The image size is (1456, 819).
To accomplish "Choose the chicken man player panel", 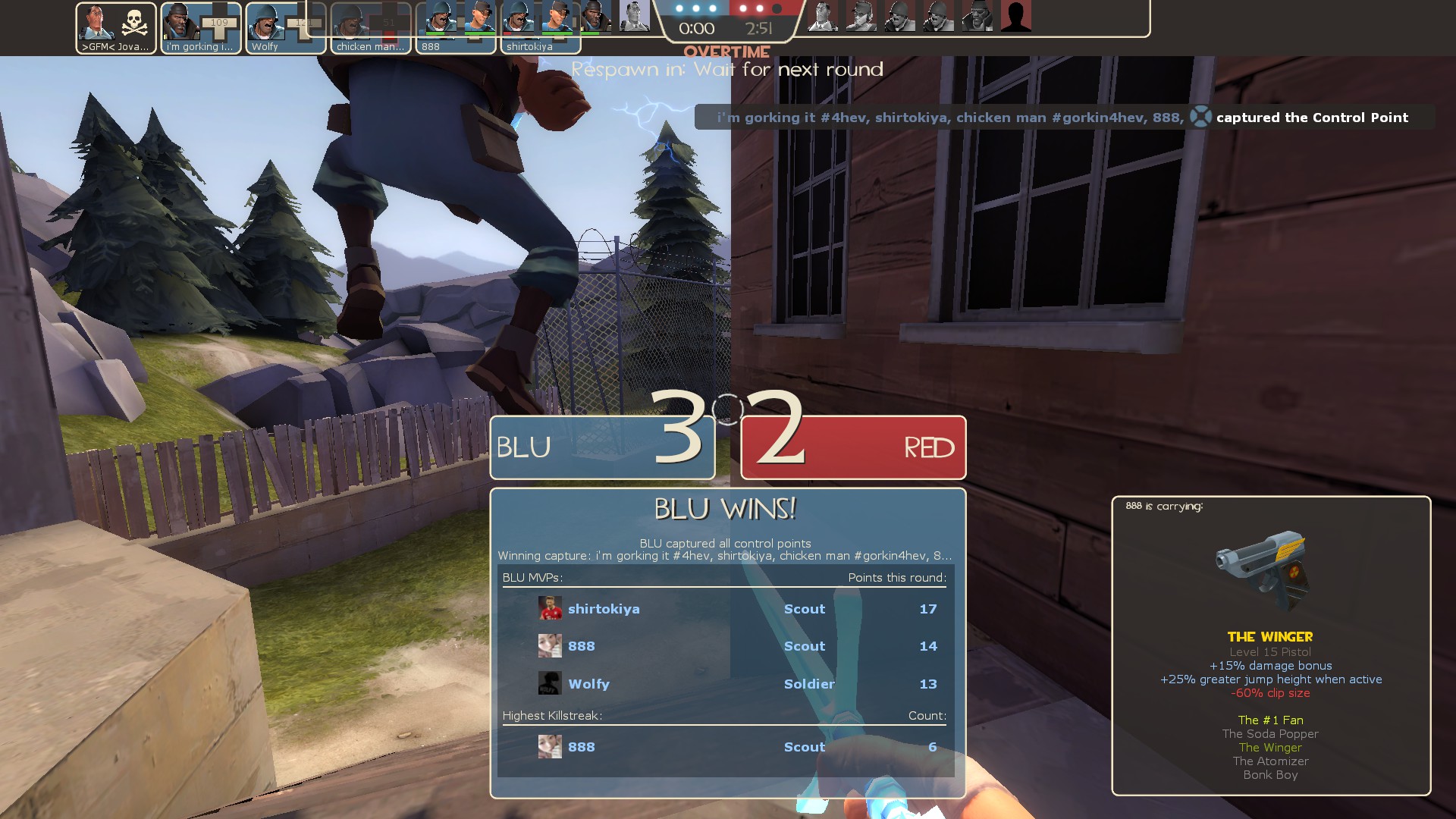I will [371, 28].
